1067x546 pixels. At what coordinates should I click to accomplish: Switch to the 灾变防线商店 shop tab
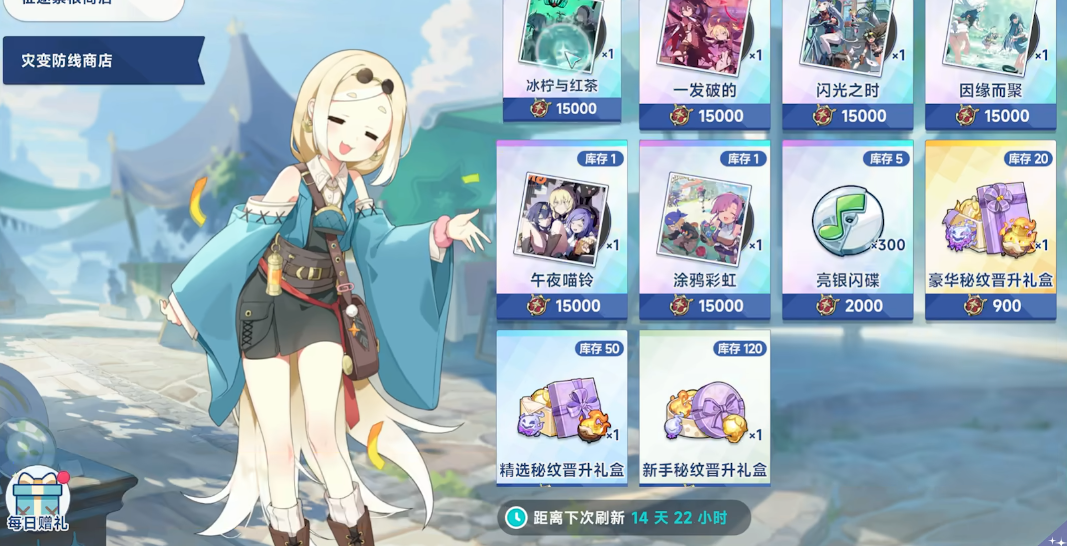(100, 61)
